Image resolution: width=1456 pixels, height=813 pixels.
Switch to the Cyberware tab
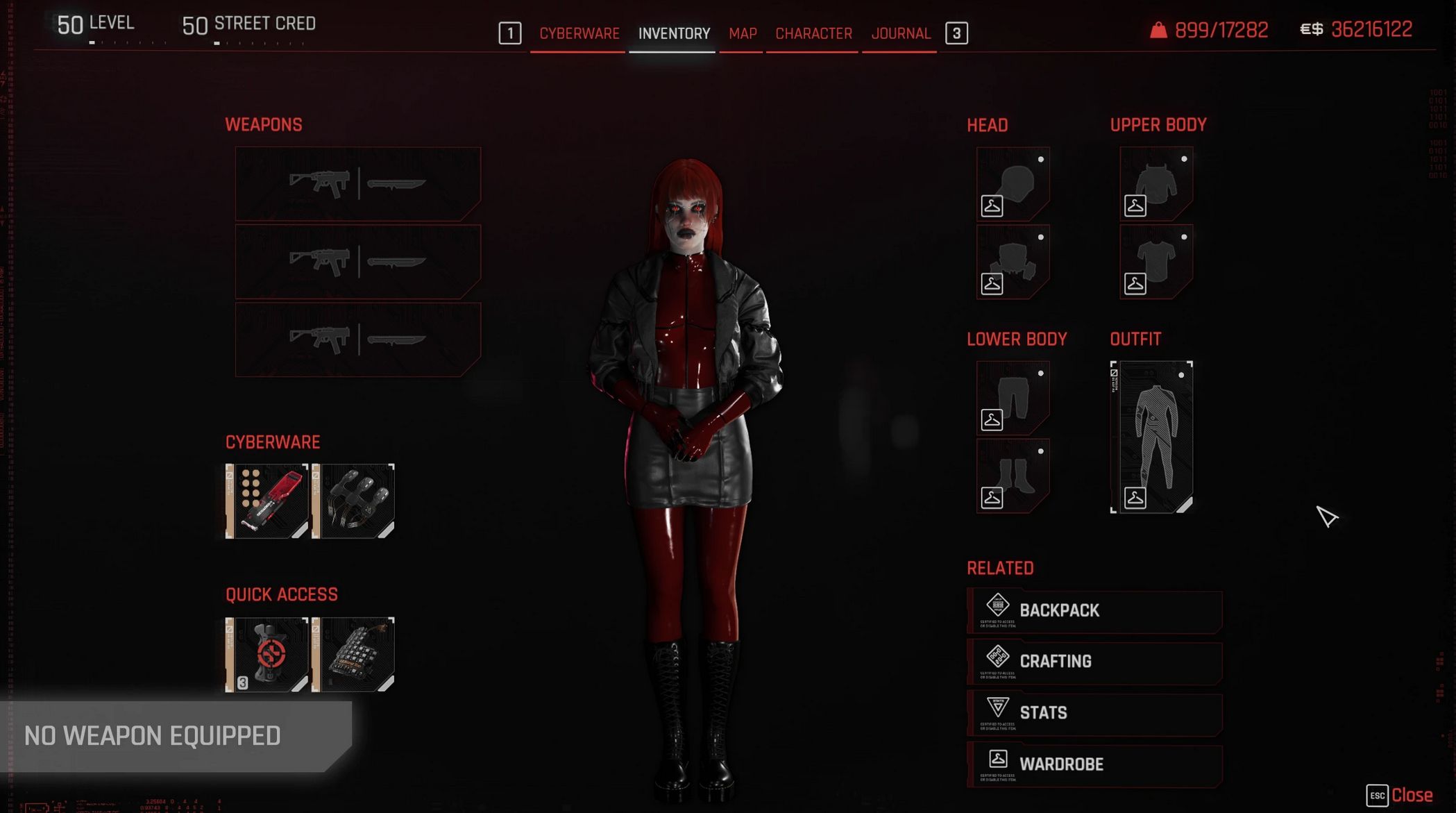(579, 33)
